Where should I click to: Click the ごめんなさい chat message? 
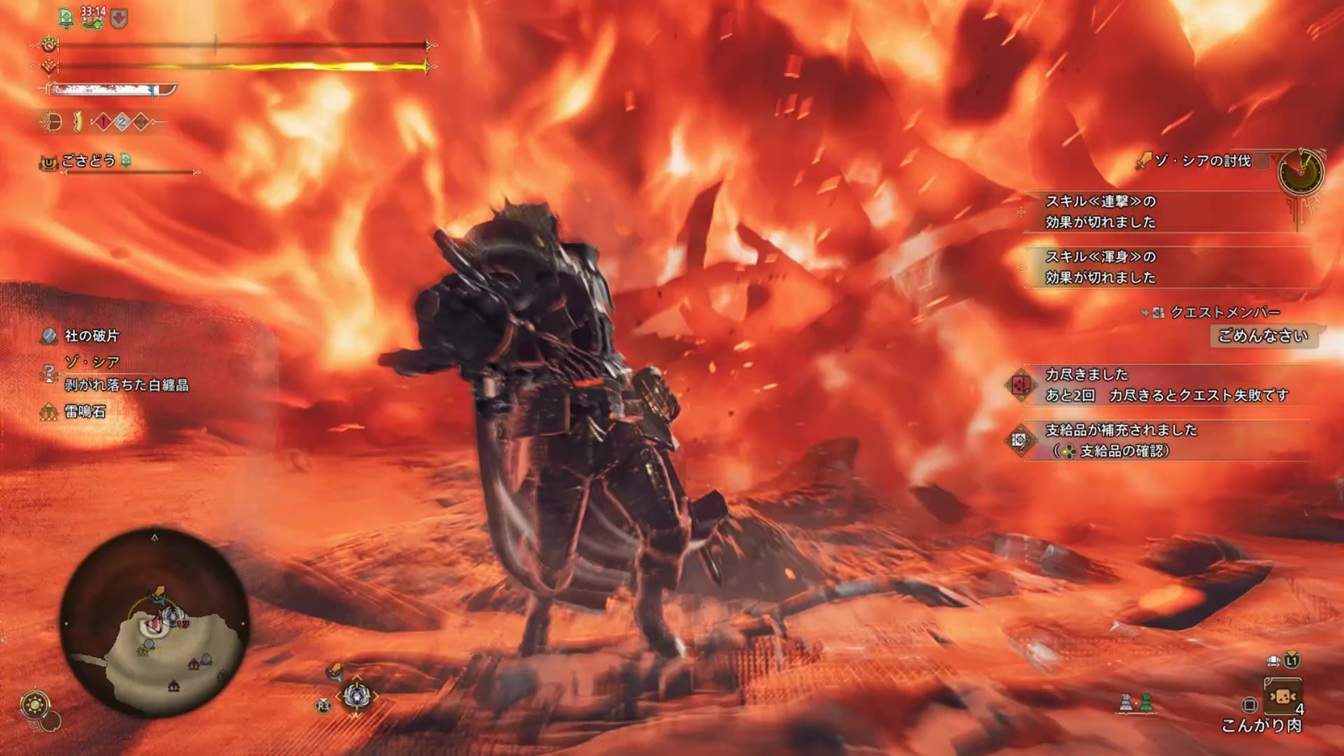click(1262, 336)
